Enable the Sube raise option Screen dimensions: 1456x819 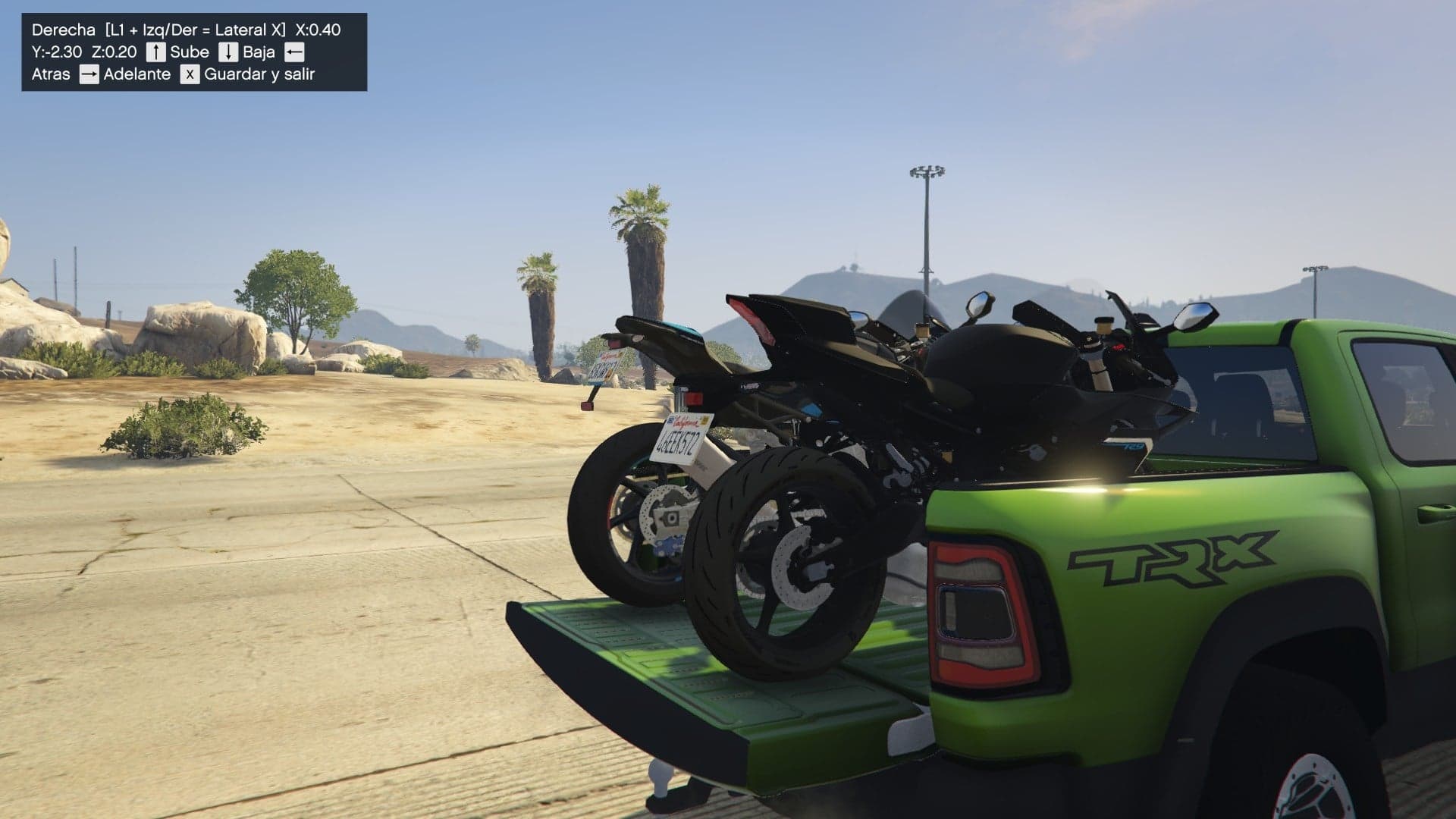188,52
